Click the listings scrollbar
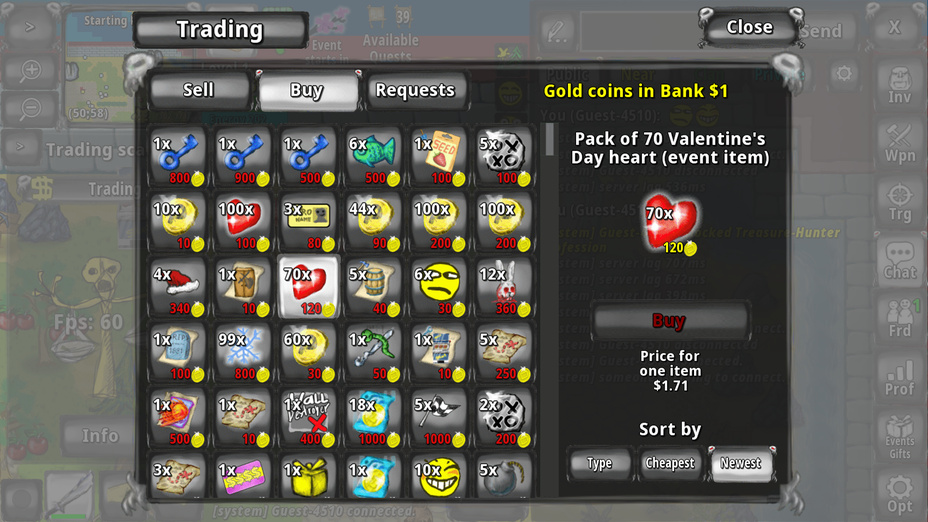The height and width of the screenshot is (522, 928). tap(549, 139)
